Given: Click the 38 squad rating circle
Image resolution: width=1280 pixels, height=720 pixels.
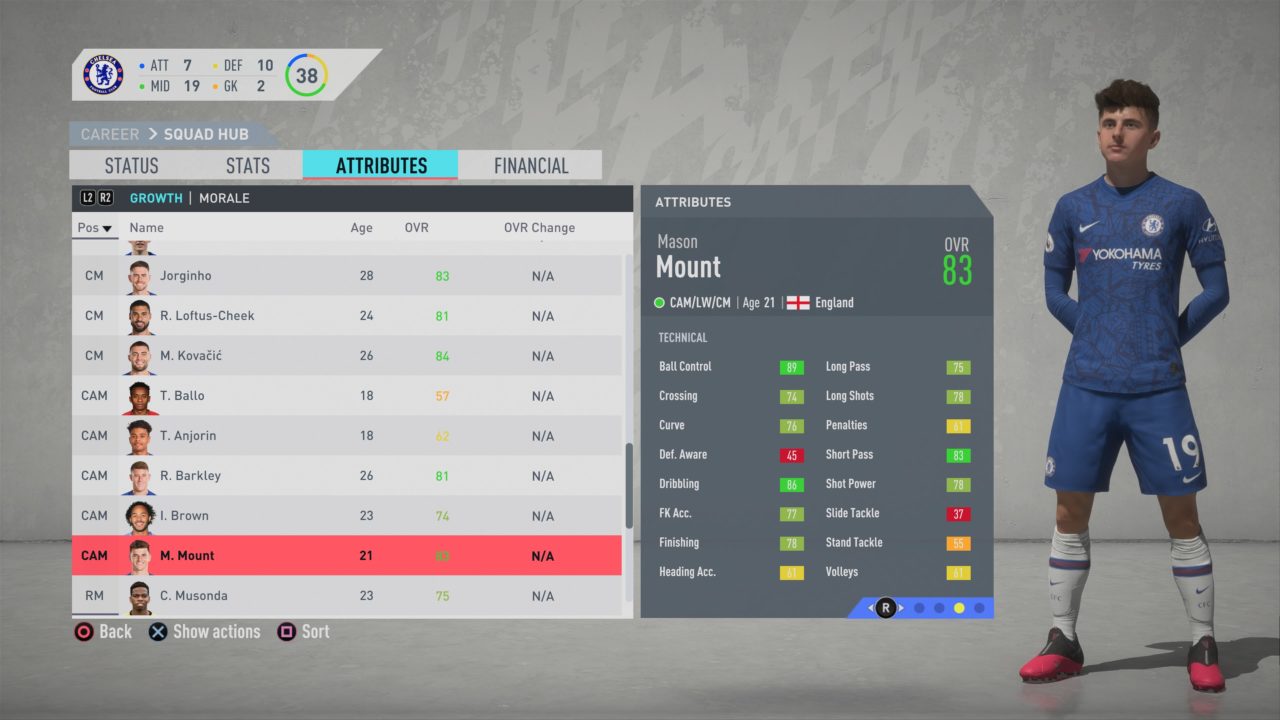Looking at the screenshot, I should click(307, 75).
